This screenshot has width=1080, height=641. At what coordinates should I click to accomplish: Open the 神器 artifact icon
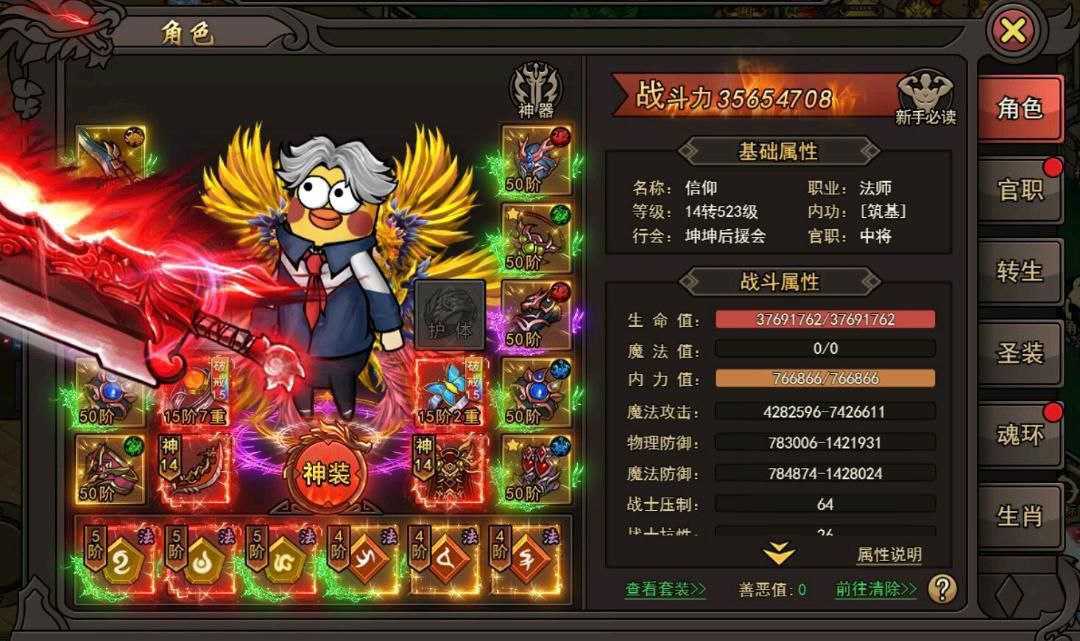pyautogui.click(x=535, y=91)
